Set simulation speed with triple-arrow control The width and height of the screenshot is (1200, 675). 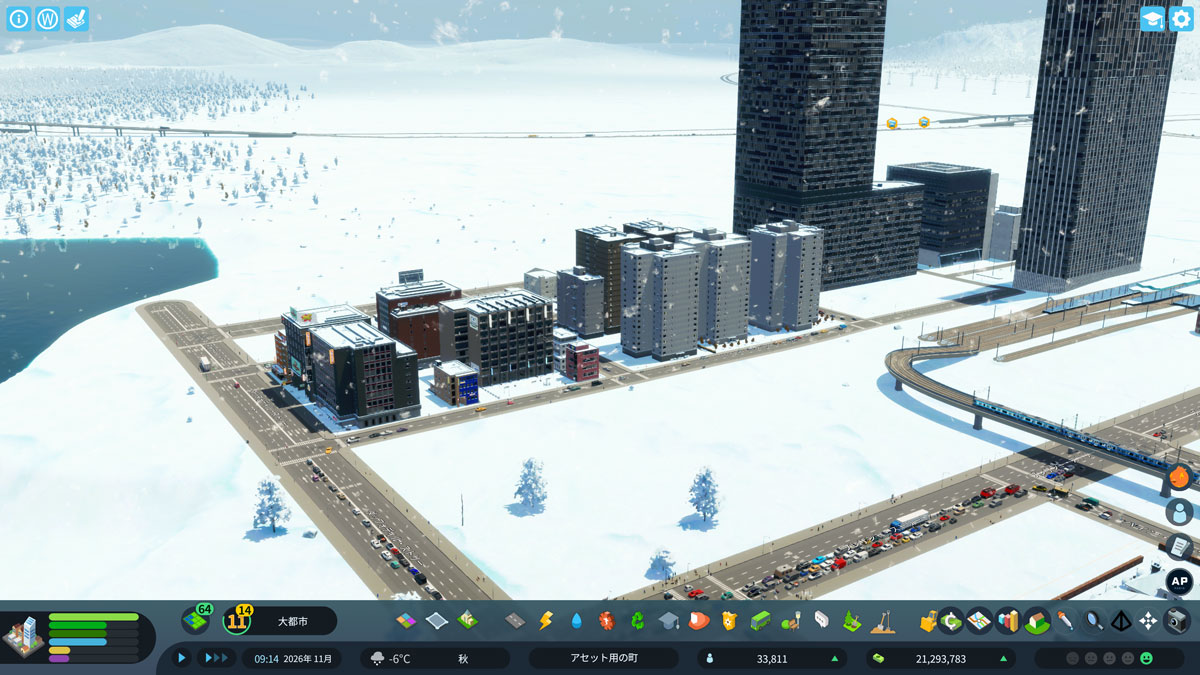[216, 658]
